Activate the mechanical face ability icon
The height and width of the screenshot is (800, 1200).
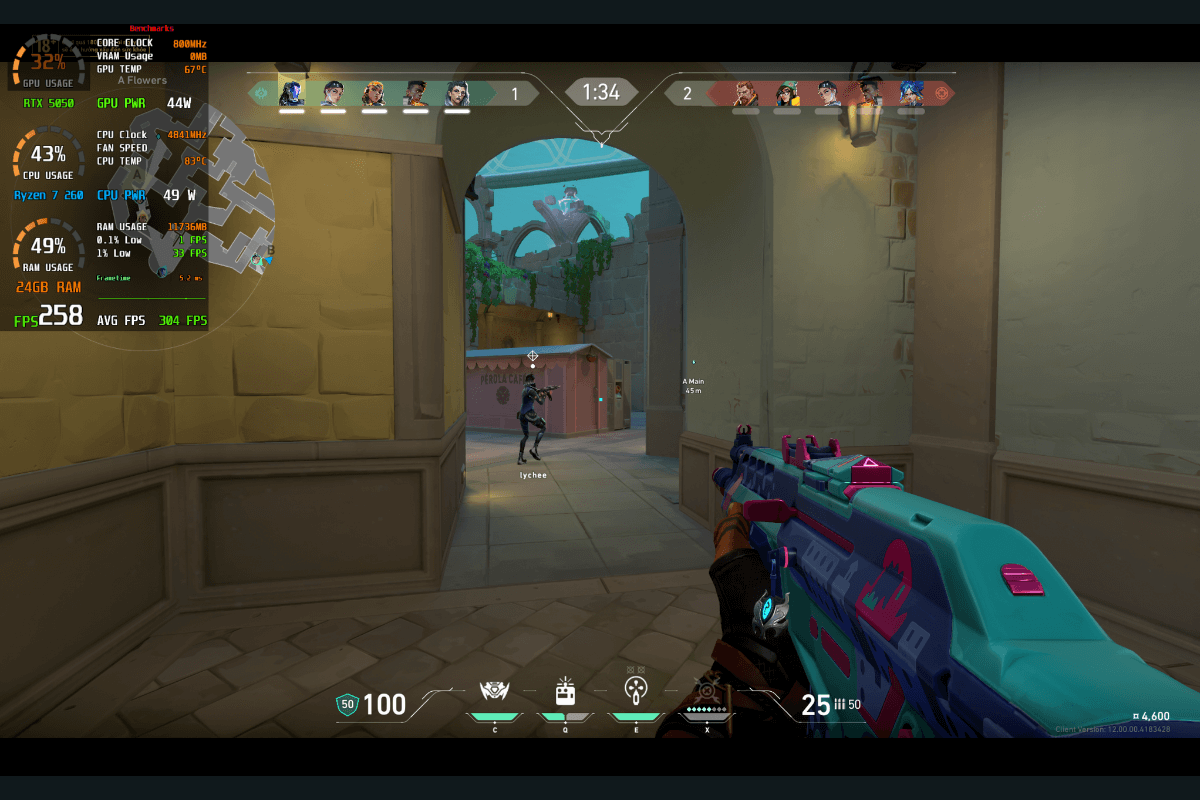pyautogui.click(x=494, y=690)
